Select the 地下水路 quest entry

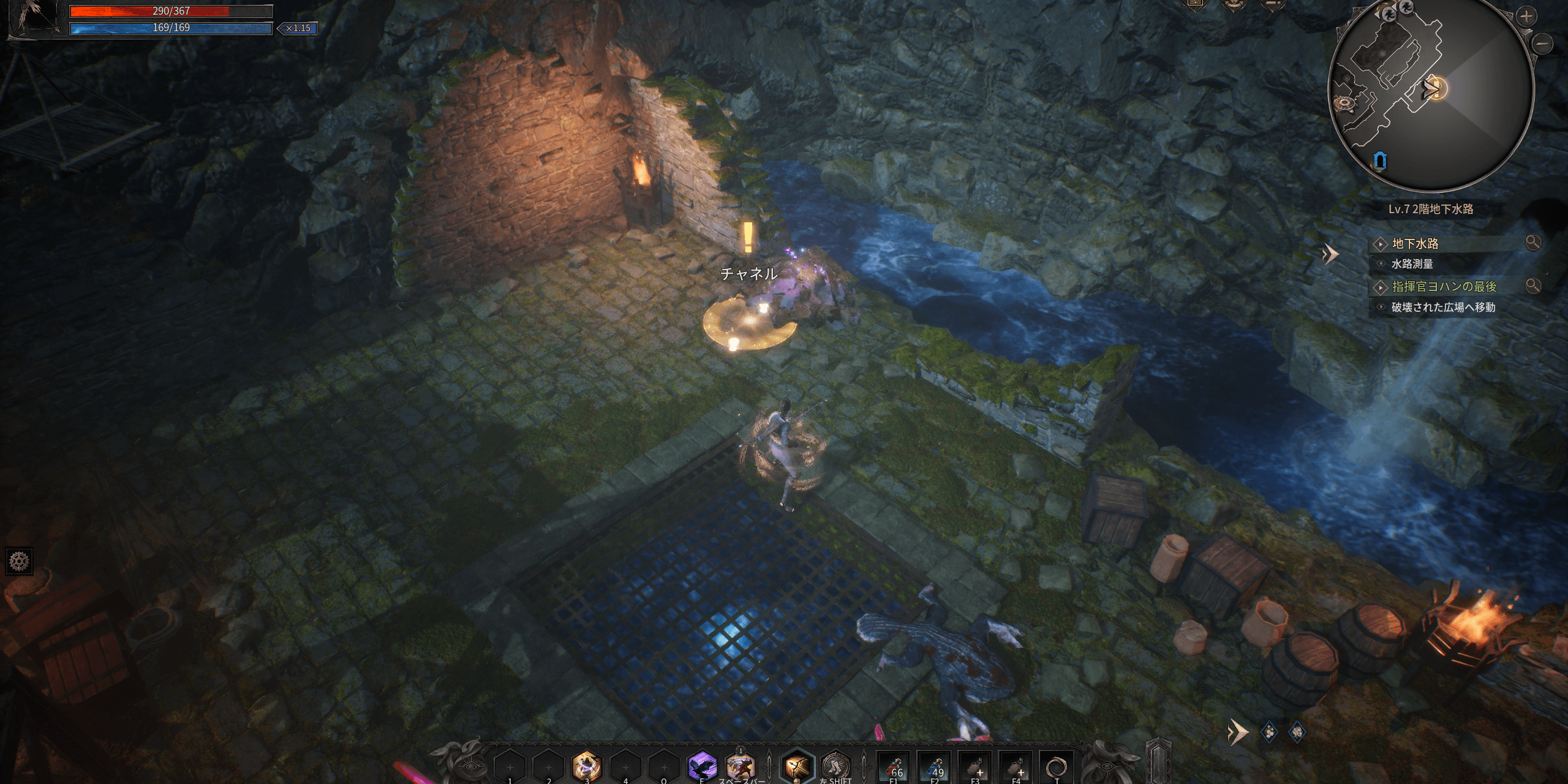1415,244
